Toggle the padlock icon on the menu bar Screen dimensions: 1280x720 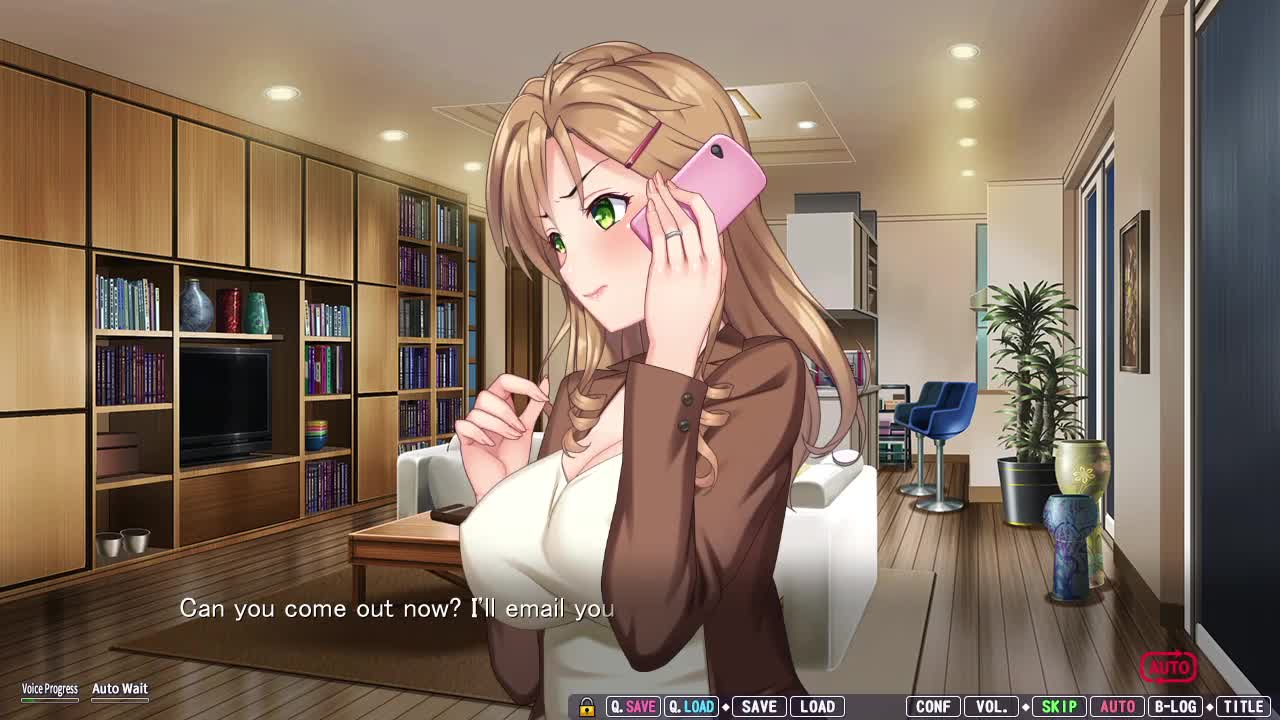[x=587, y=707]
